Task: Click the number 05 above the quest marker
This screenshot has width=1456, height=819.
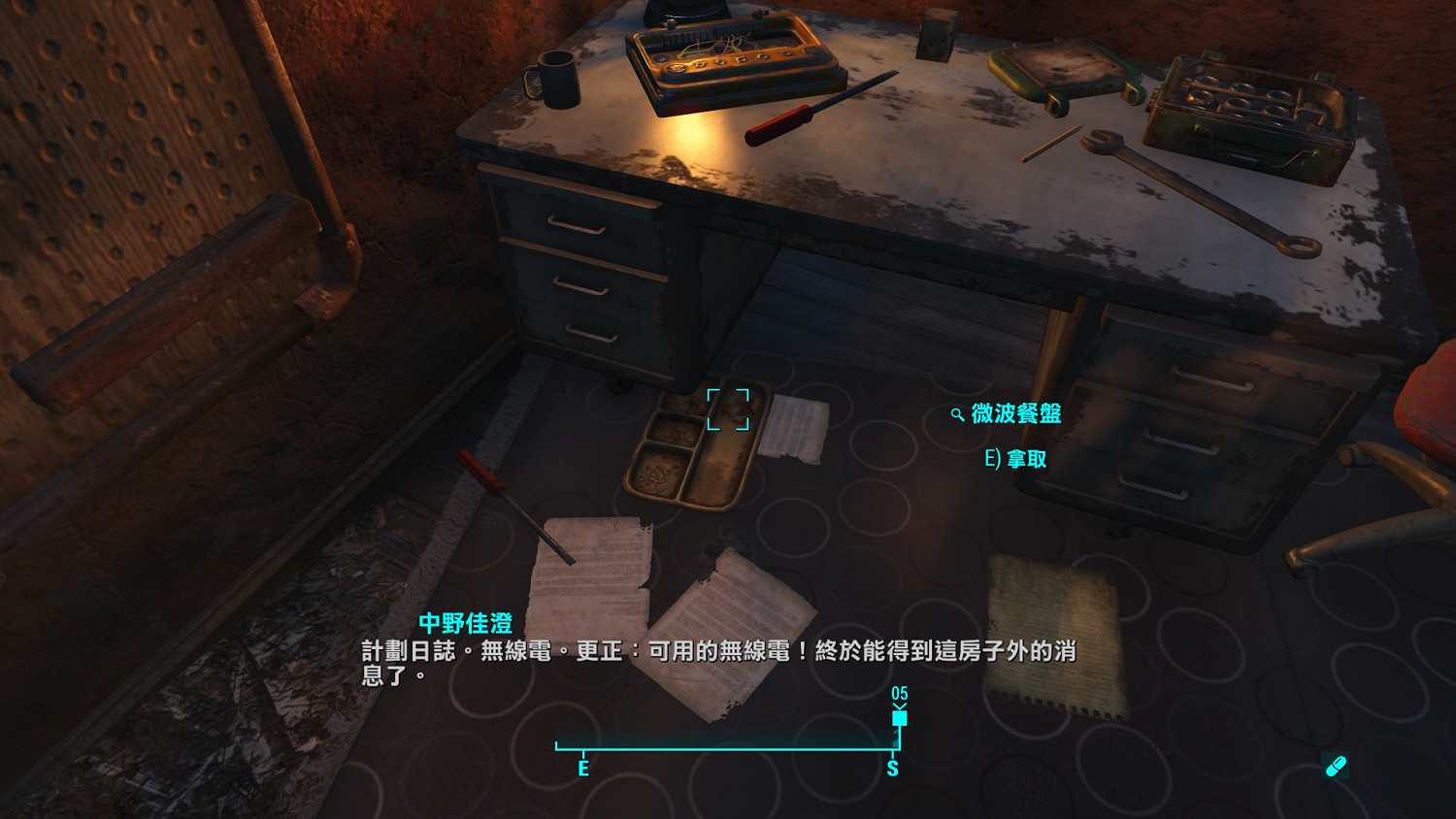Action: coord(899,692)
